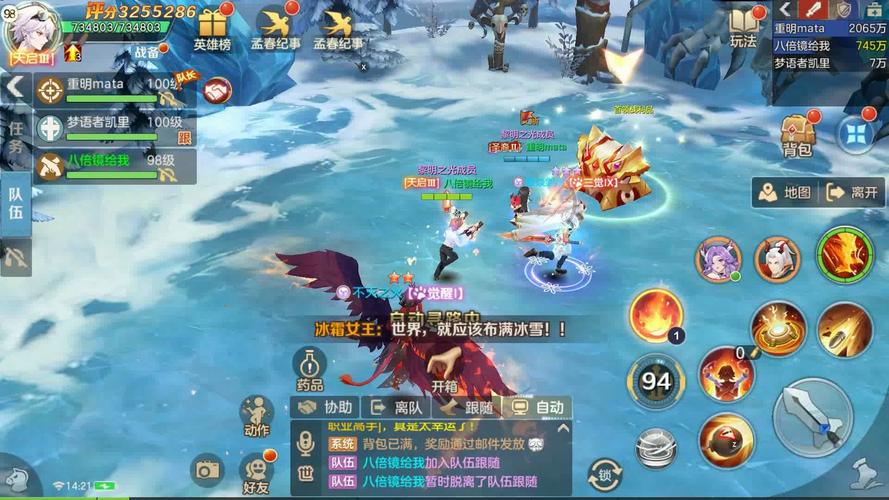
Task: Show the 地图 map
Action: coord(784,192)
